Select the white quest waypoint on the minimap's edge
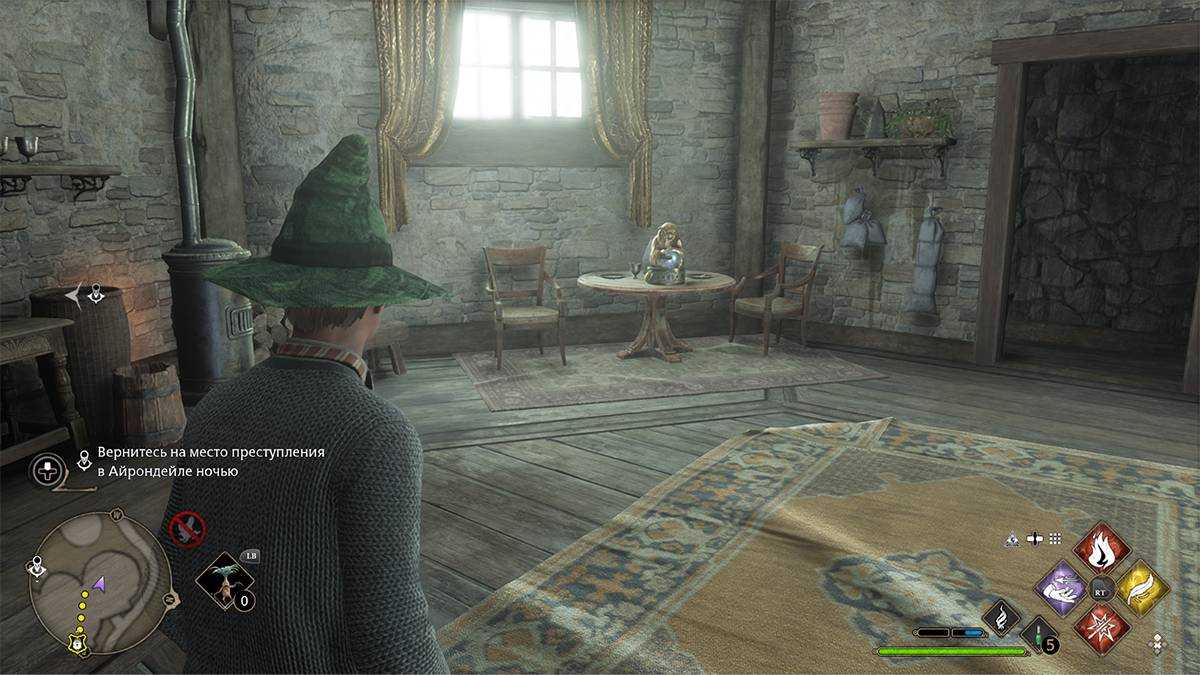Viewport: 1200px width, 675px height. [37, 567]
